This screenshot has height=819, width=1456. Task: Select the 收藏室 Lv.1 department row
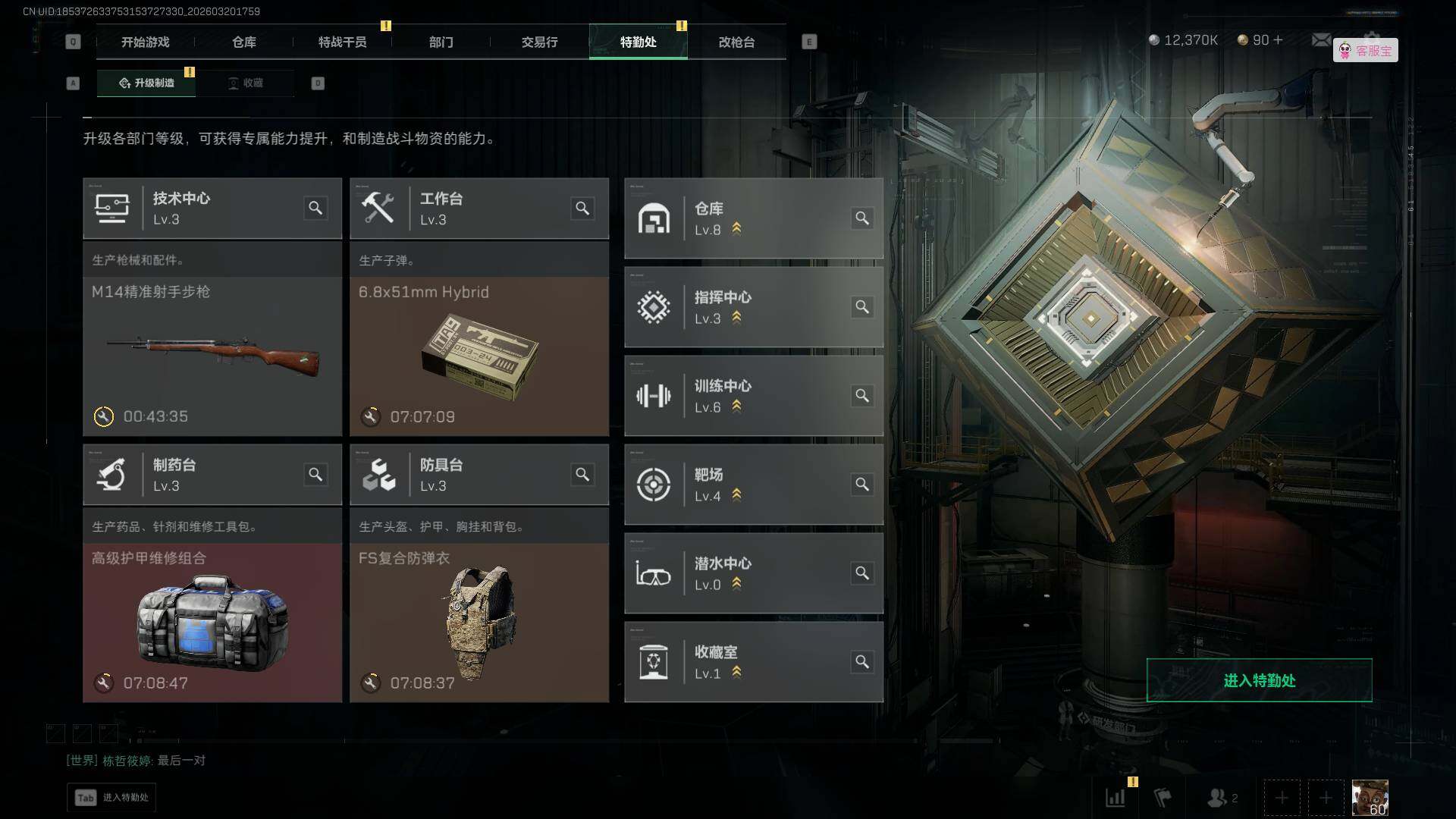(x=753, y=662)
